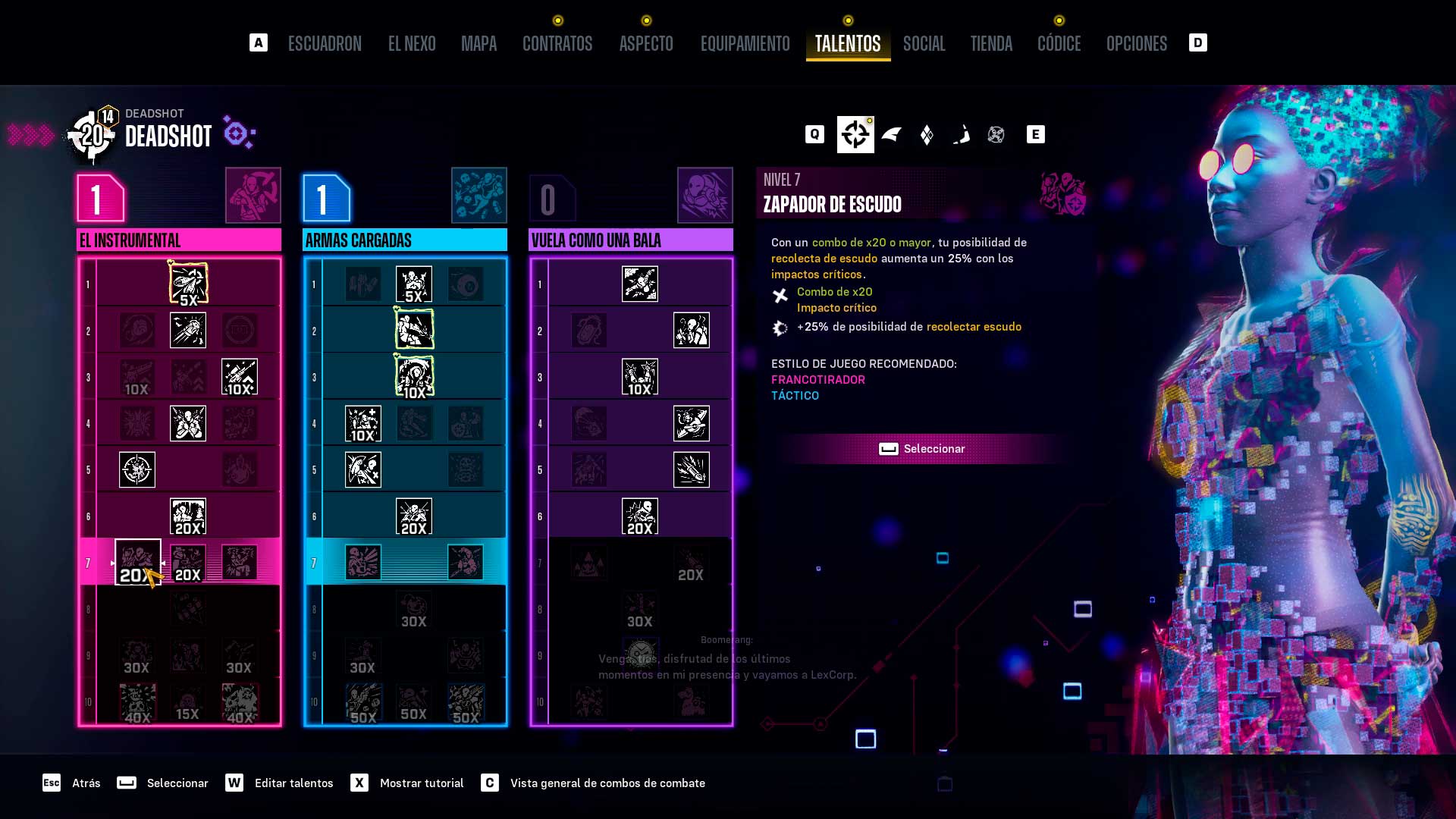Pick the boomerang character icon
Image resolution: width=1456 pixels, height=819 pixels.
pos(962,135)
